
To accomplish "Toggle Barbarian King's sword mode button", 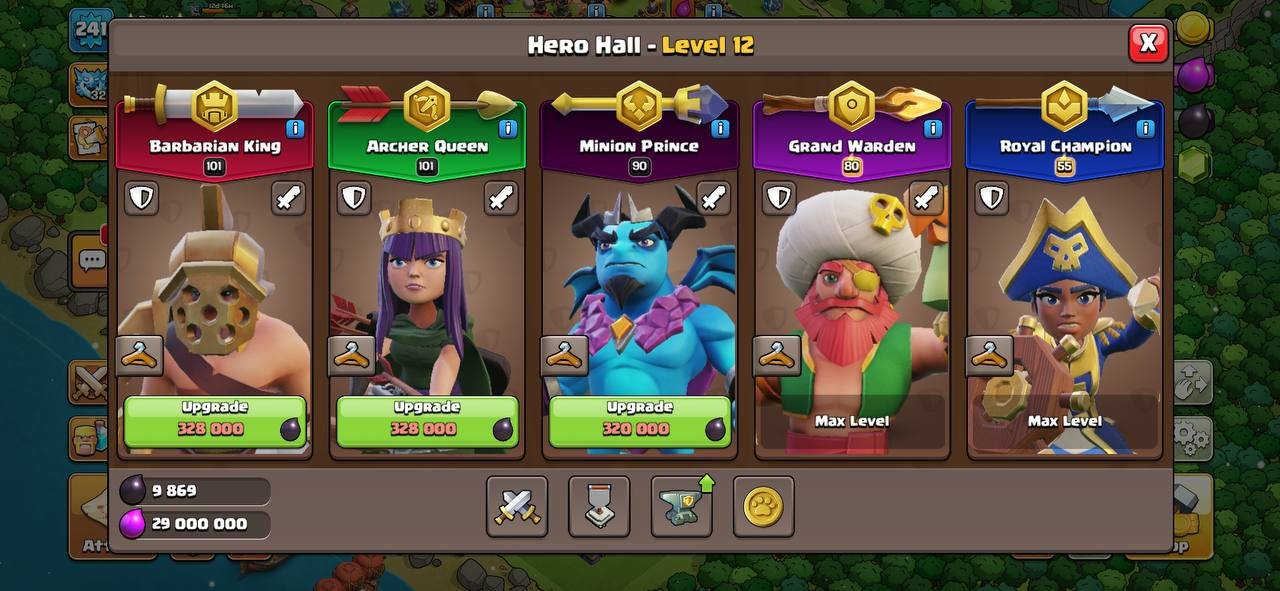I will pyautogui.click(x=288, y=198).
